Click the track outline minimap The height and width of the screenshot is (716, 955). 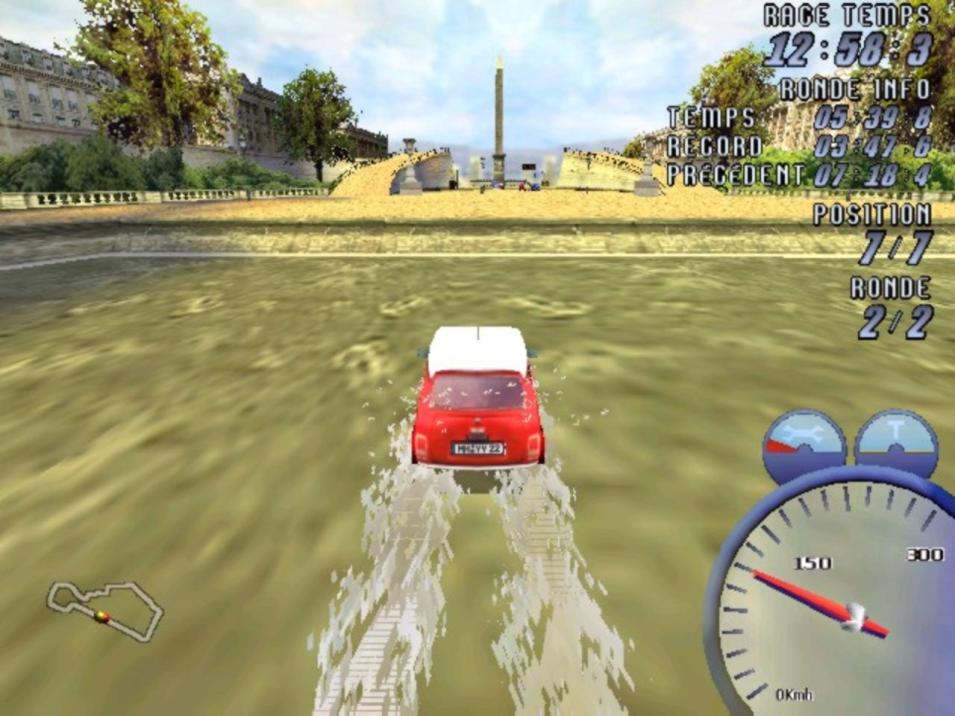(104, 608)
